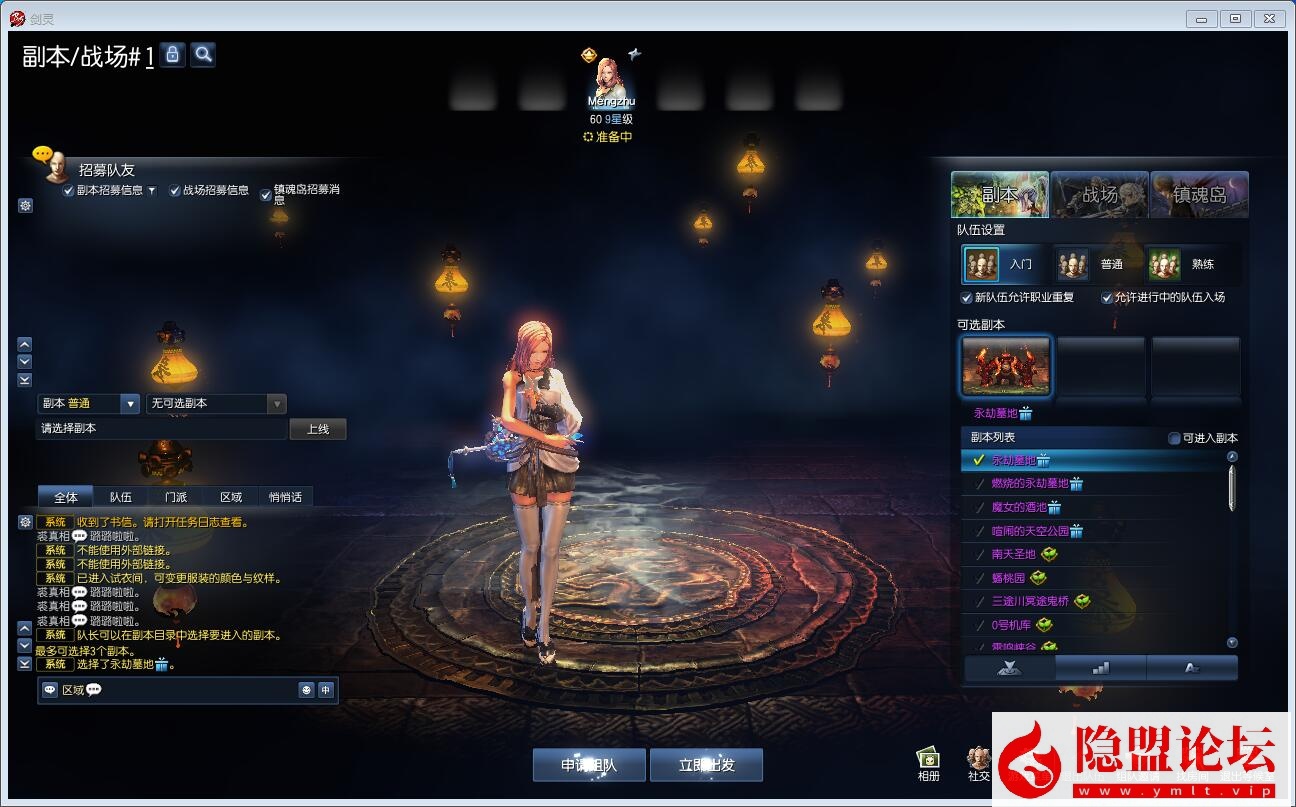
Task: Click the 上线 button
Action: 318,429
